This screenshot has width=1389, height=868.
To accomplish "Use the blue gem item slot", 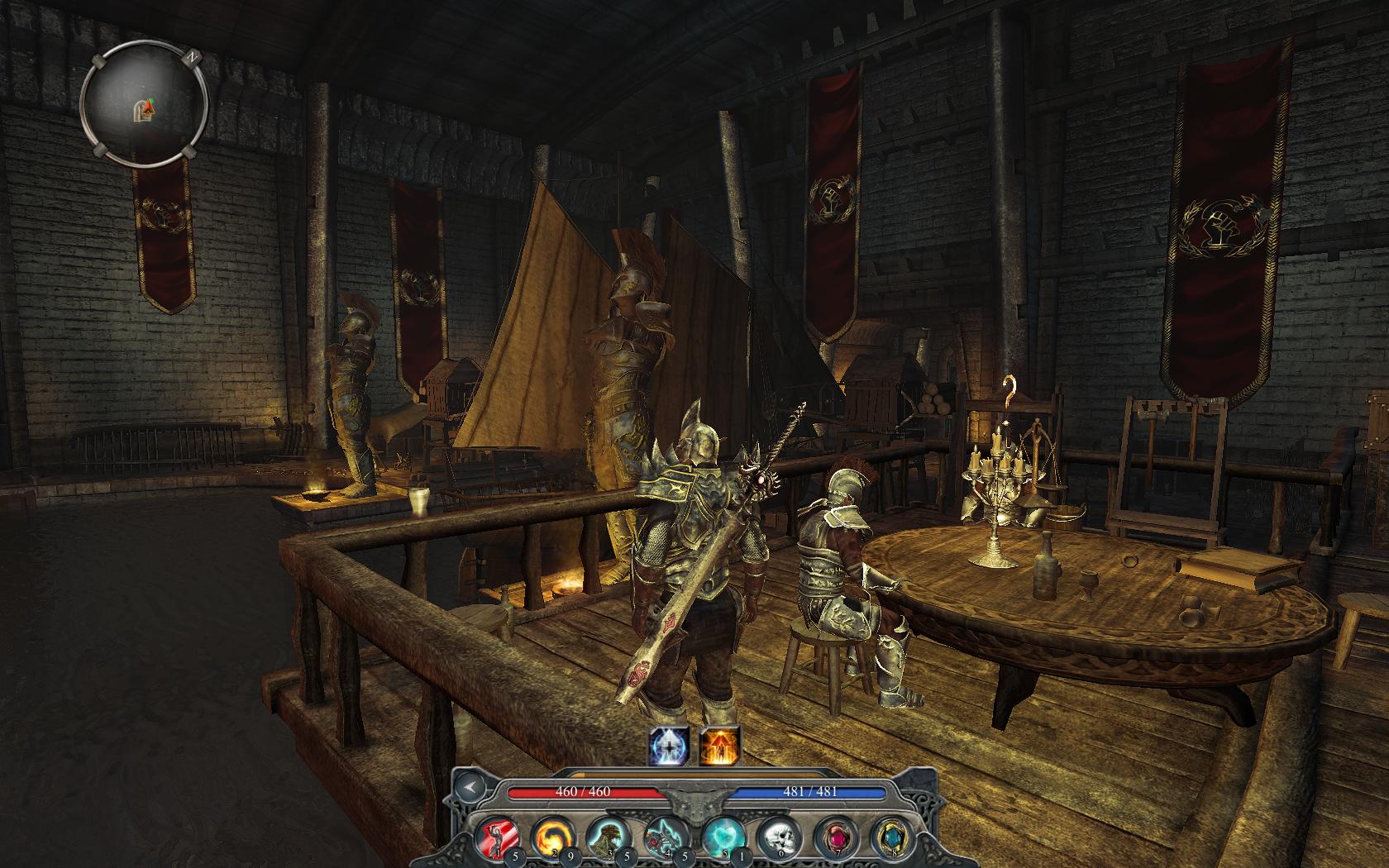I will pyautogui.click(x=890, y=836).
